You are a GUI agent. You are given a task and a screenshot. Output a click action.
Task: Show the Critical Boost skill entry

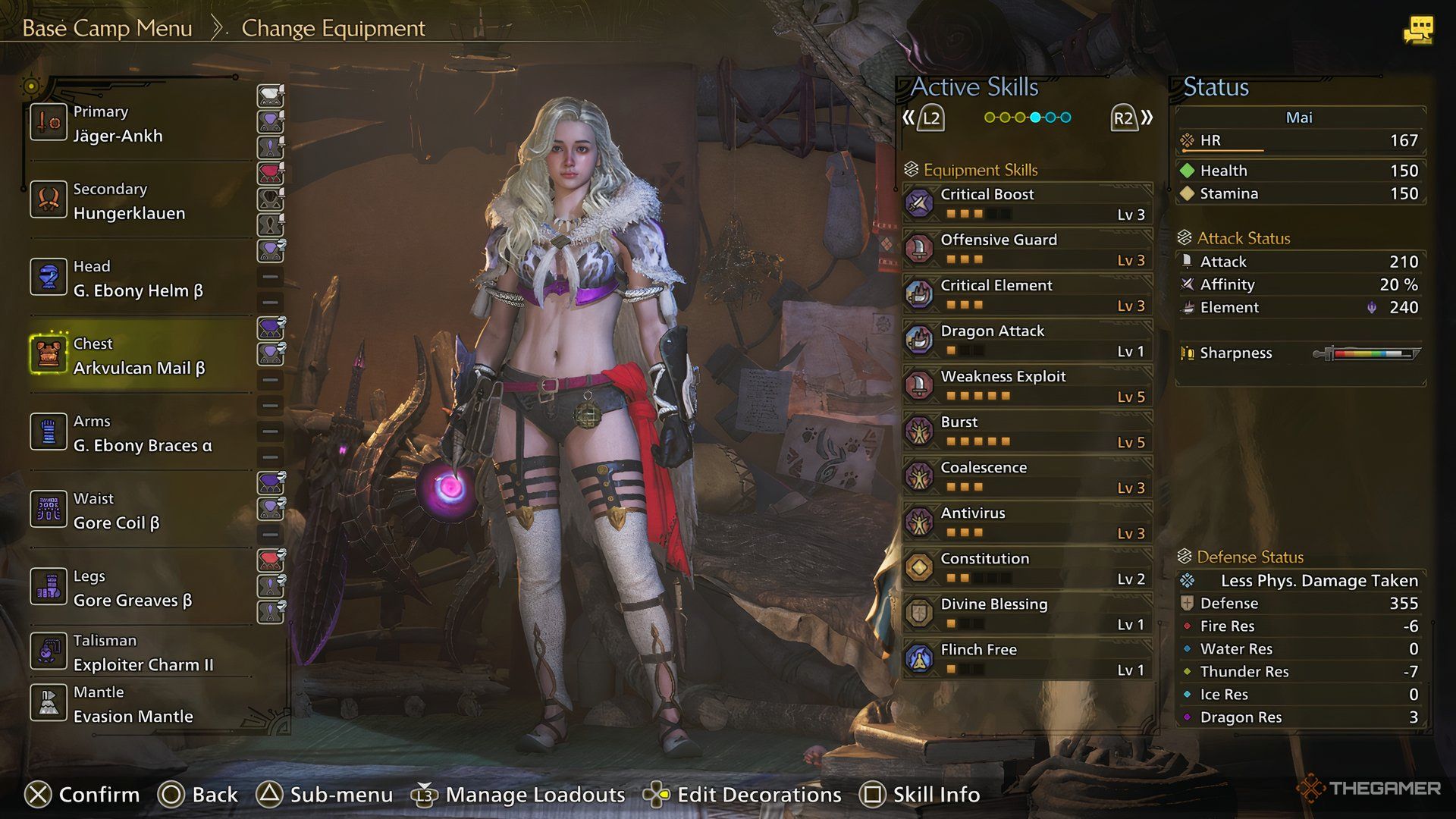[1028, 203]
